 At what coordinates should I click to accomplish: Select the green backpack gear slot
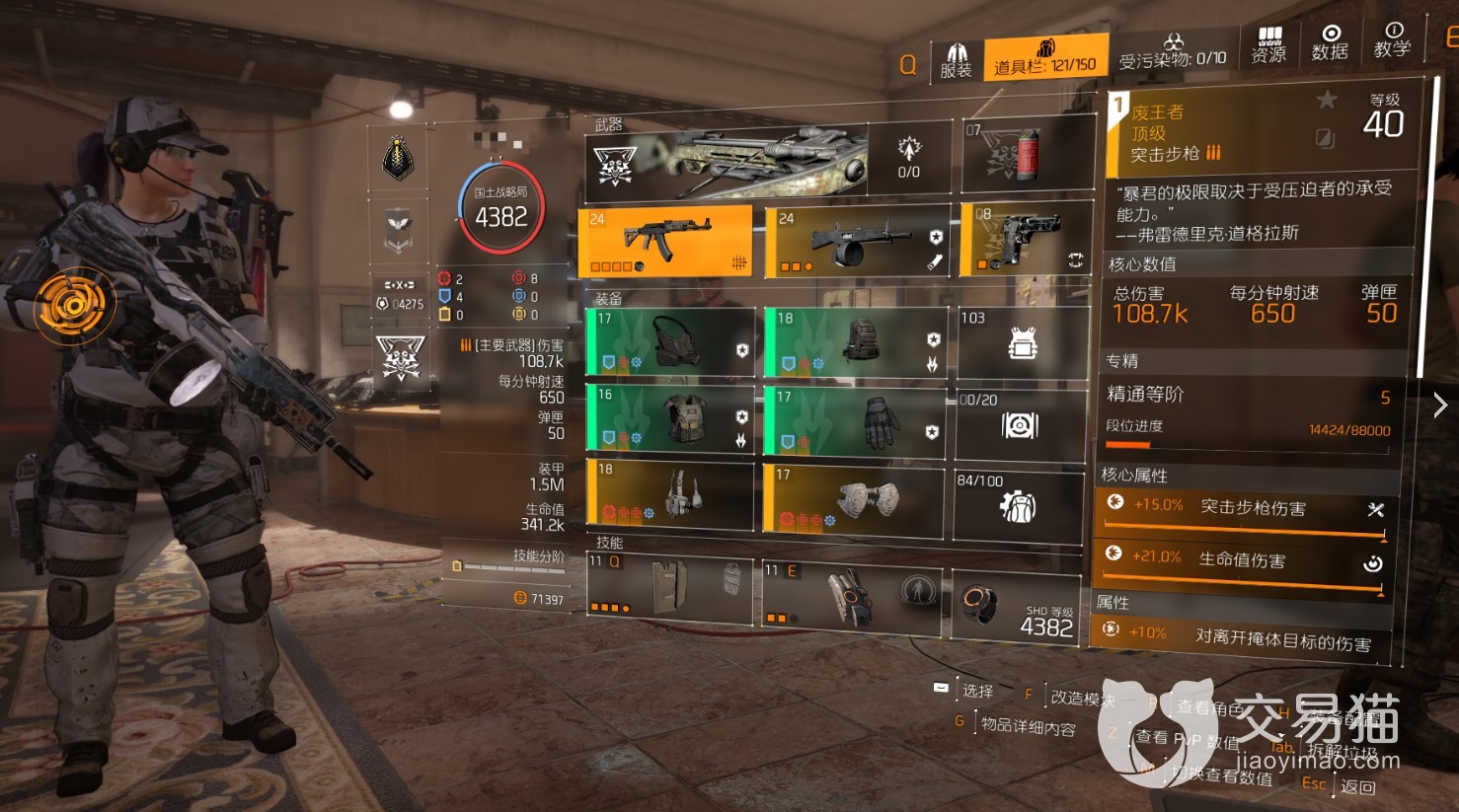856,341
